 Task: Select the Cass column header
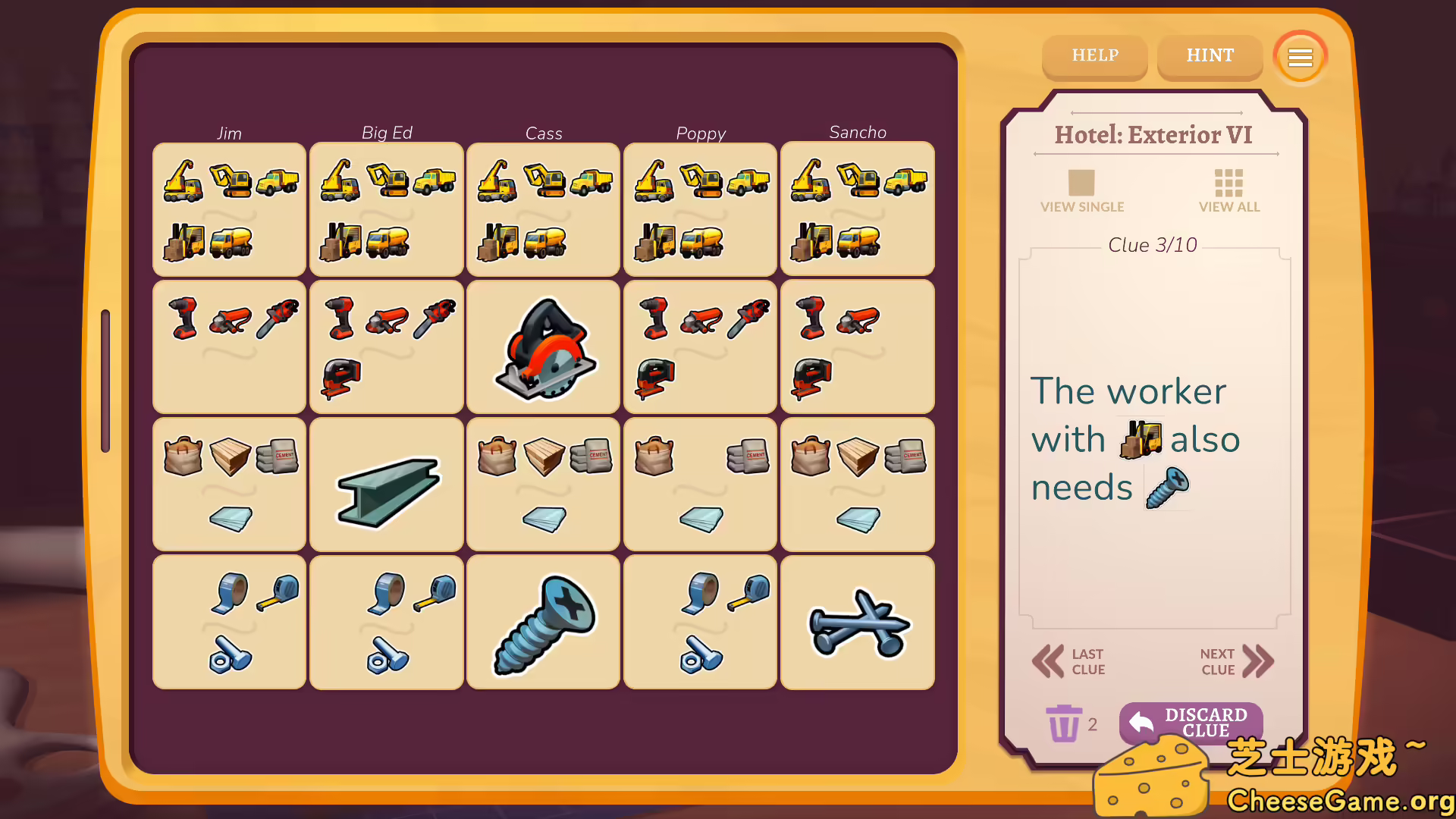point(543,133)
